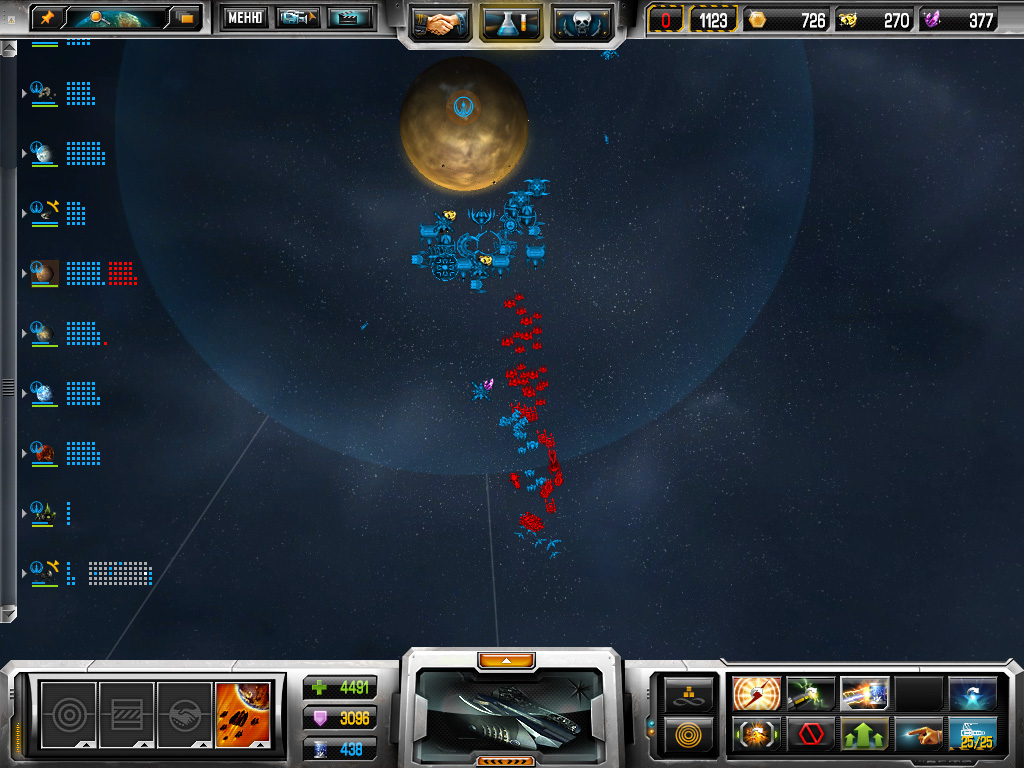Click the orange fleet formation button
Image resolution: width=1024 pixels, height=768 pixels.
point(690,693)
